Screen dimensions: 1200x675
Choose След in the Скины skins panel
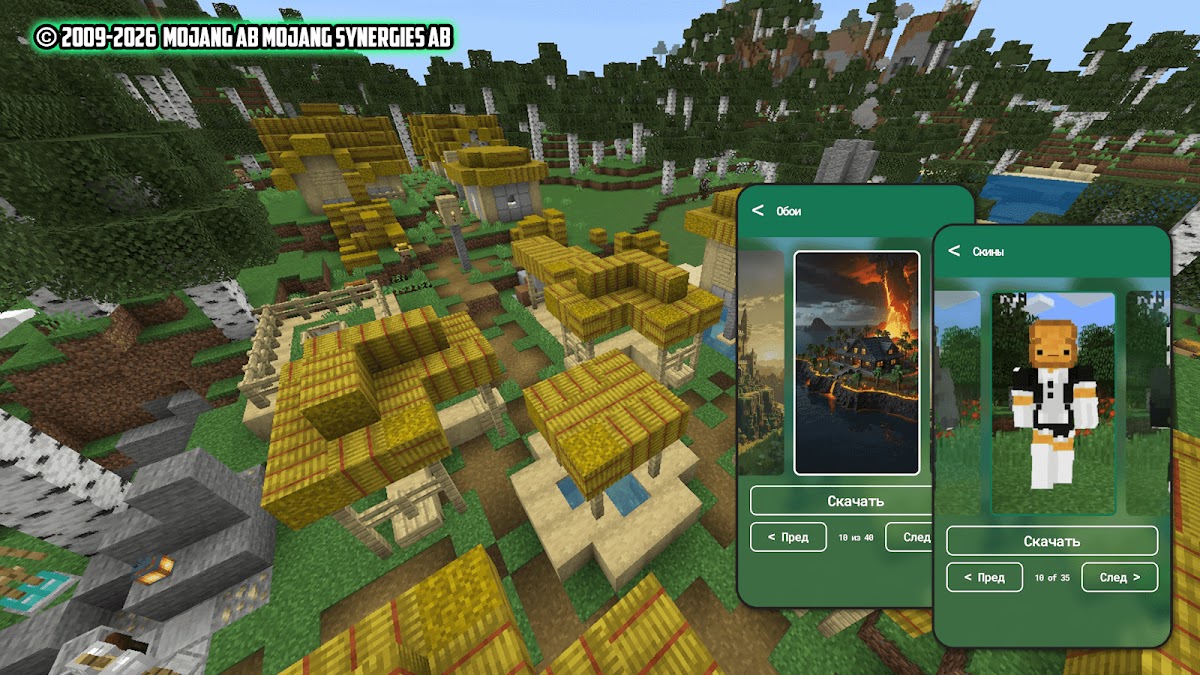pos(1119,577)
